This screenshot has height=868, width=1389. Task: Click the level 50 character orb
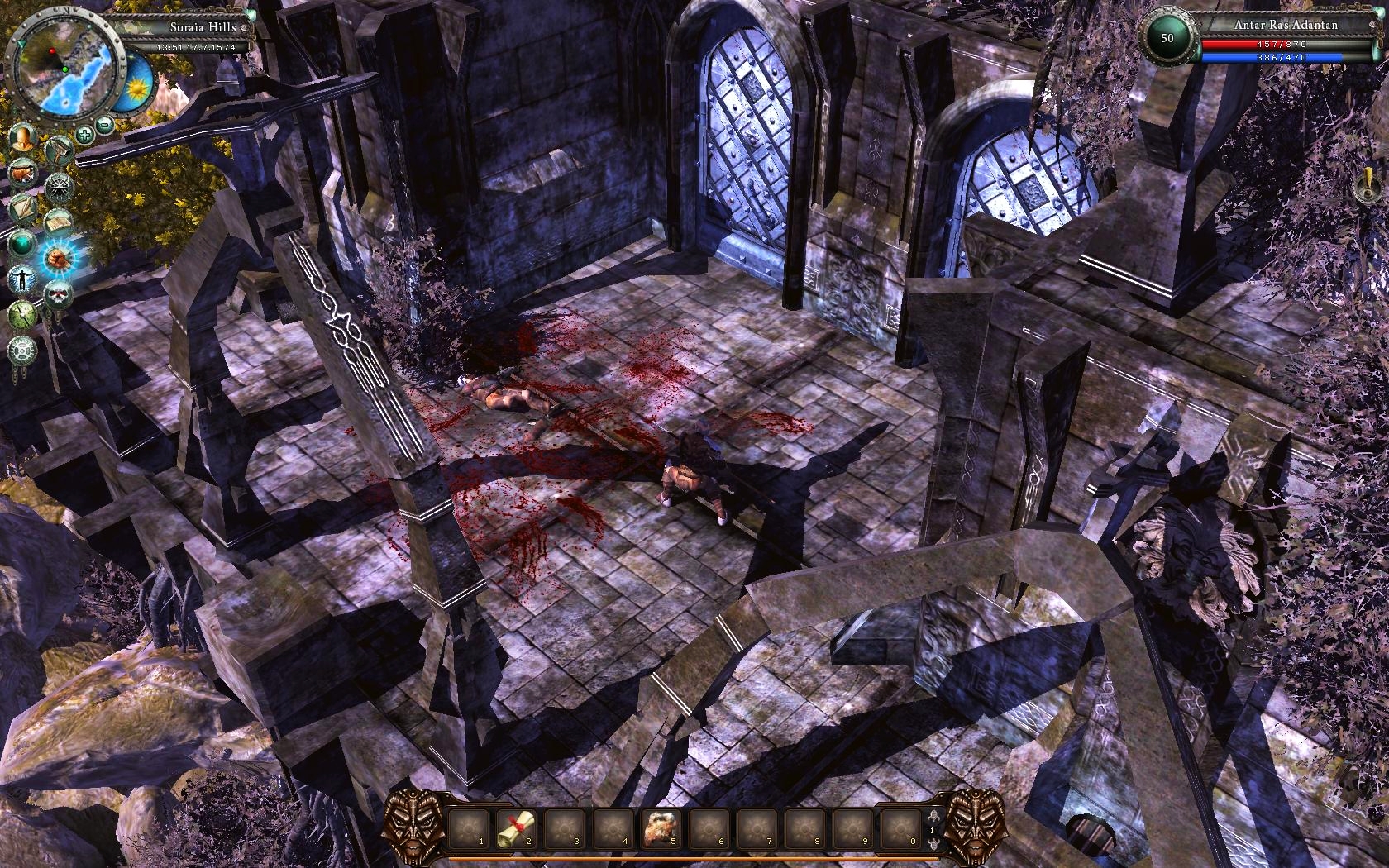pos(1167,38)
